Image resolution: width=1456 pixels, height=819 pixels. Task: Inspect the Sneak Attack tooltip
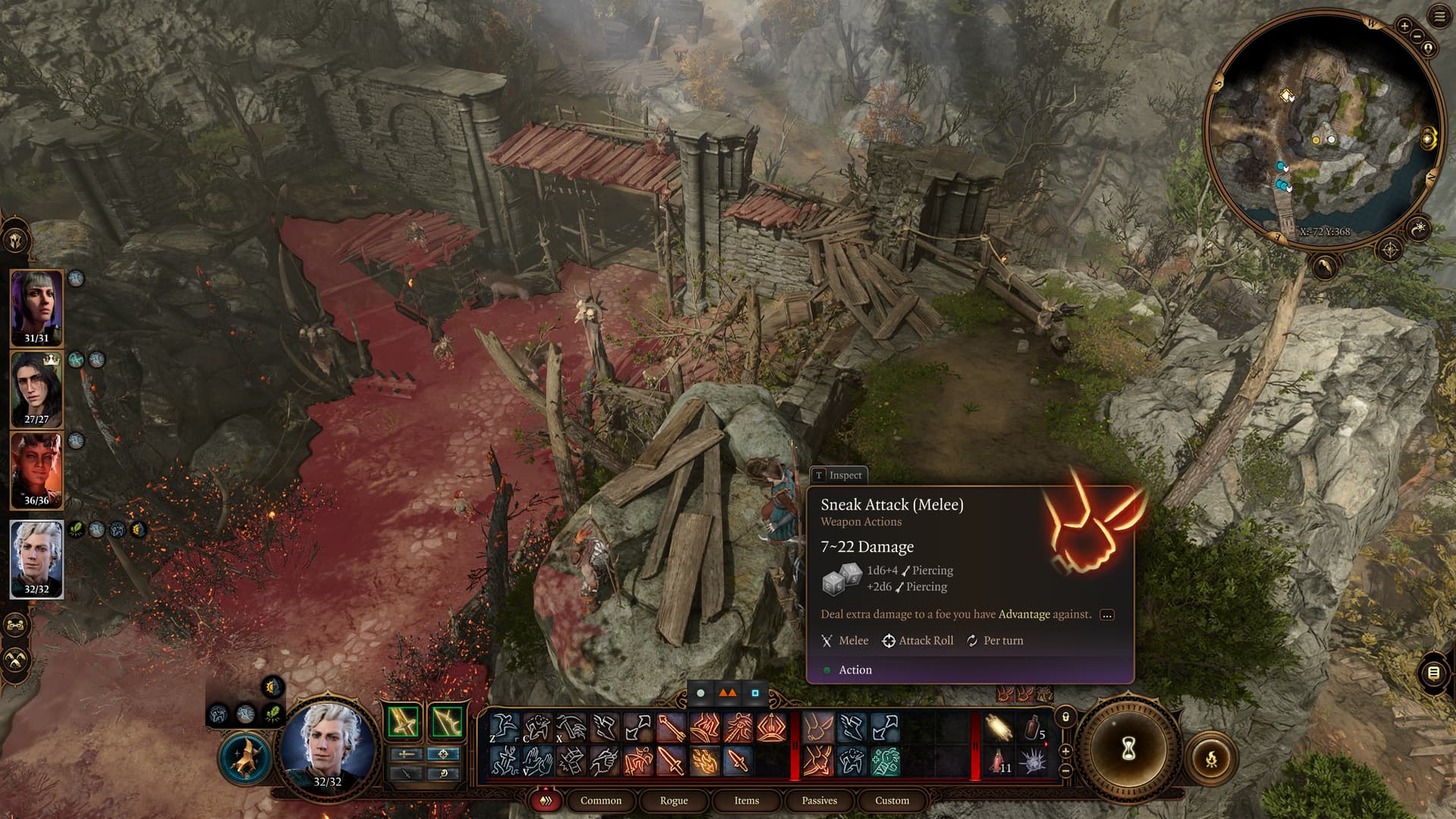tap(839, 475)
